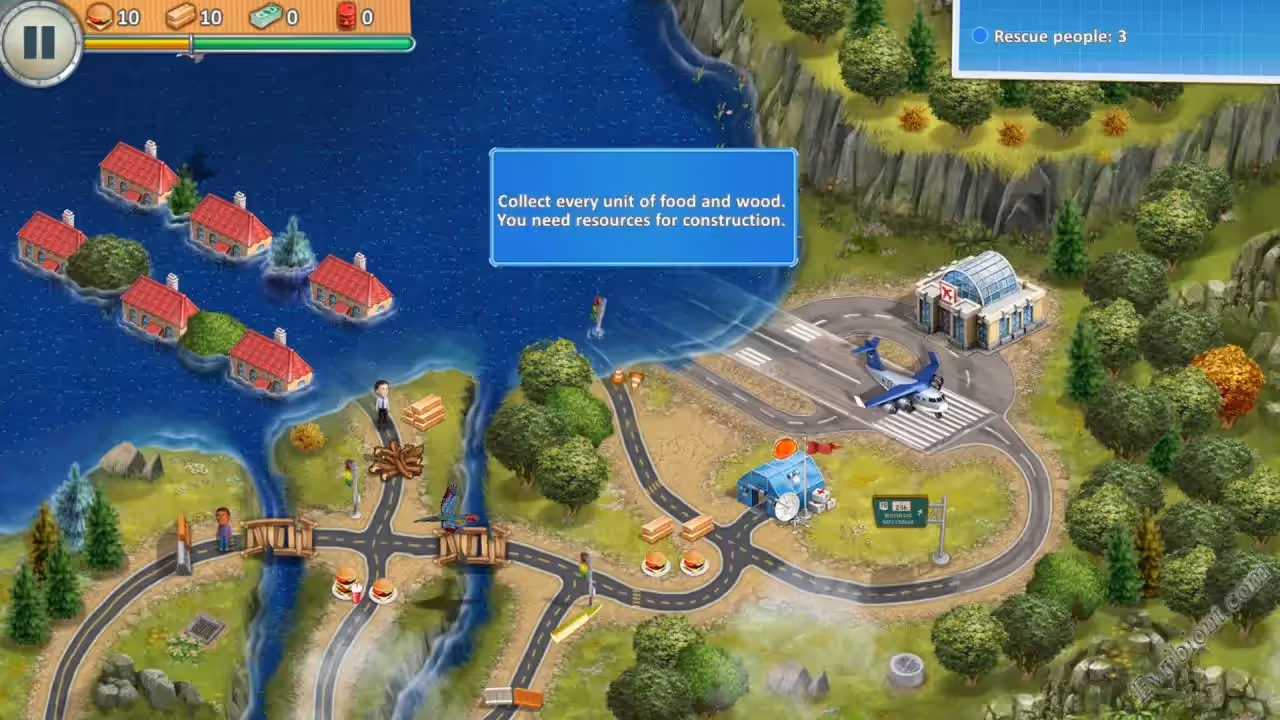Pause the game with the round button

39,41
